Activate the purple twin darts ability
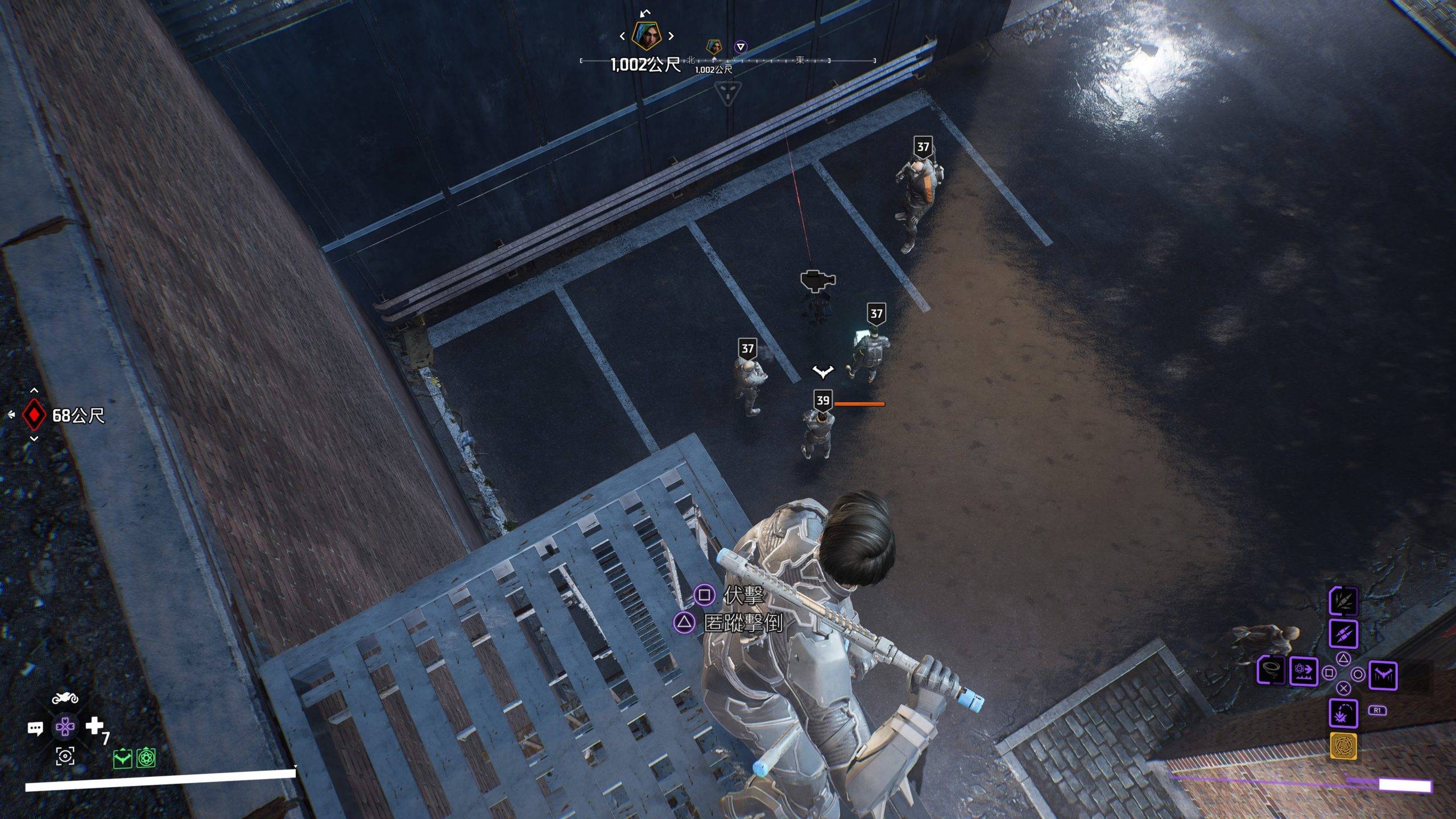The width and height of the screenshot is (1456, 819). [1343, 634]
